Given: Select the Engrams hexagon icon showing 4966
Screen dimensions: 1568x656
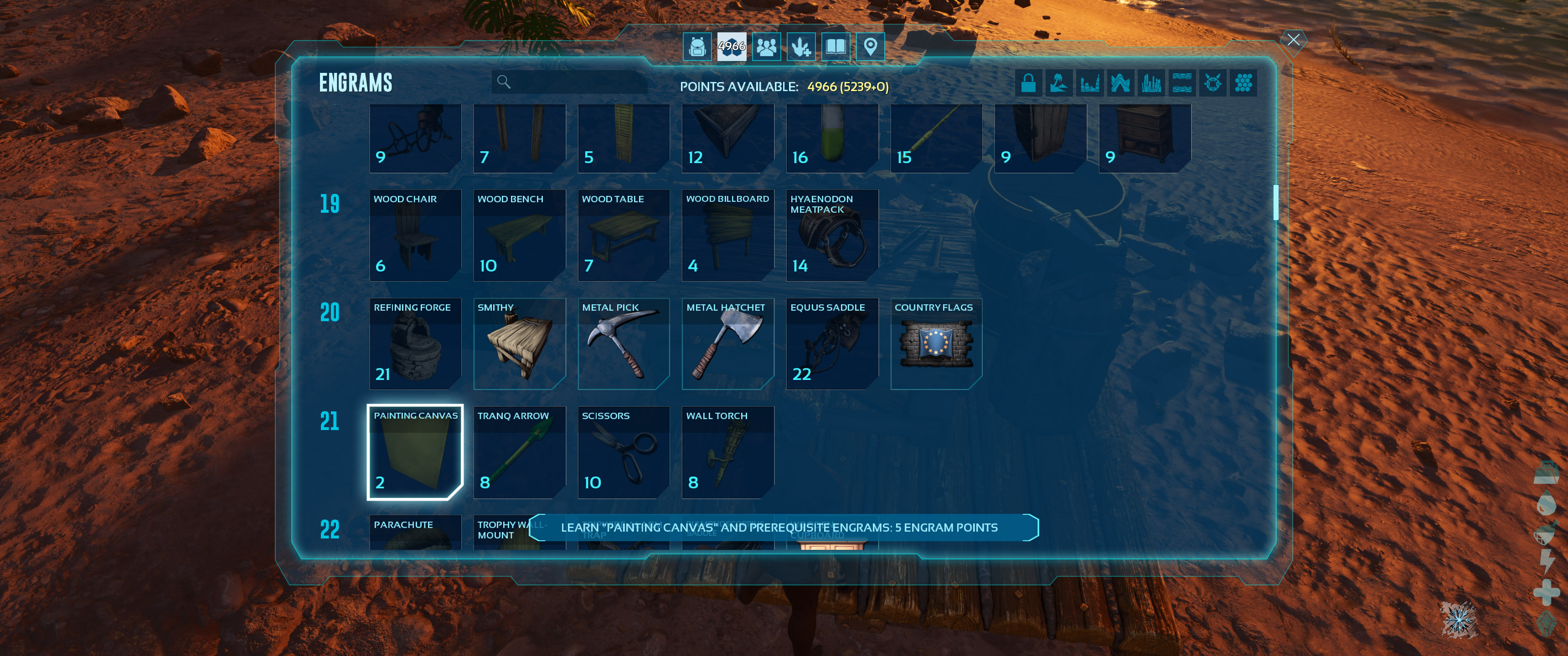Looking at the screenshot, I should [x=732, y=46].
